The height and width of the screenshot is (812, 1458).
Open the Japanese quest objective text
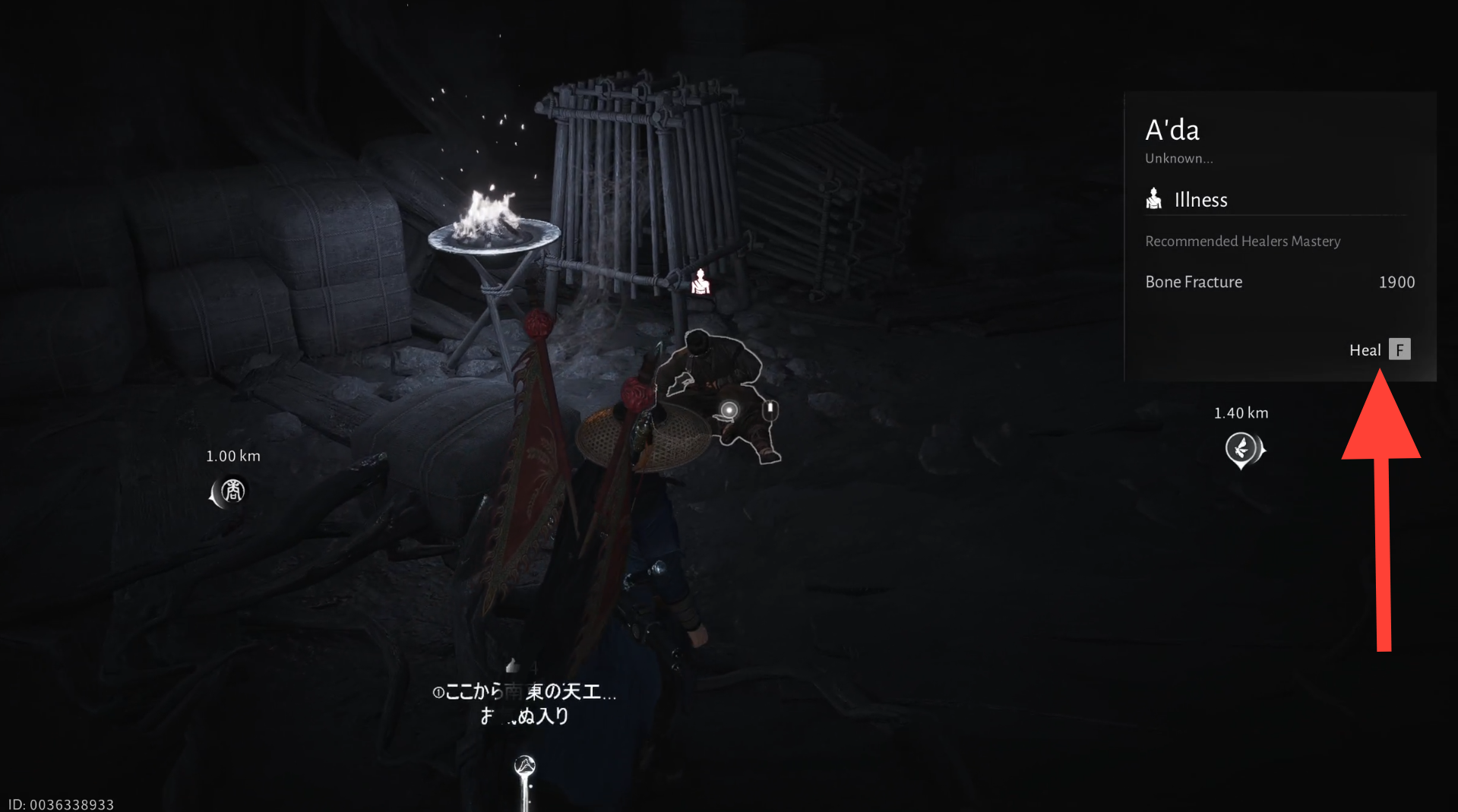tap(524, 703)
